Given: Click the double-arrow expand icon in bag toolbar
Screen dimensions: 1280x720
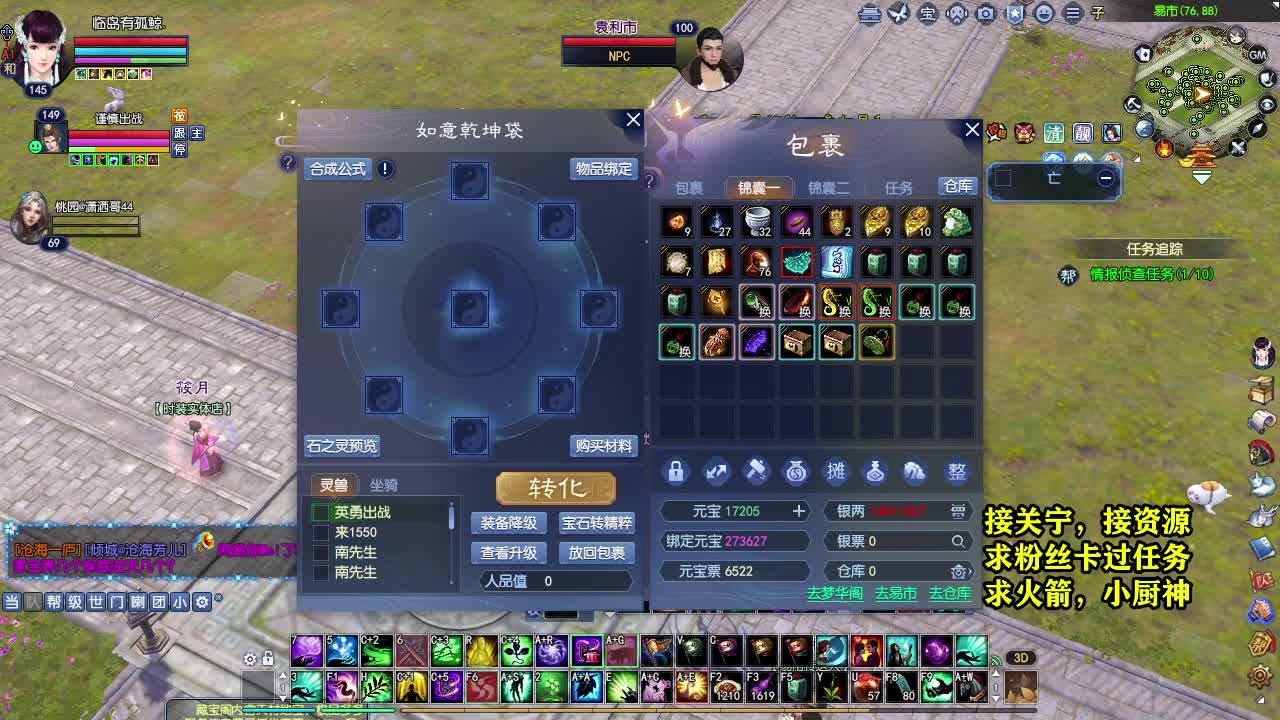Looking at the screenshot, I should (717, 472).
